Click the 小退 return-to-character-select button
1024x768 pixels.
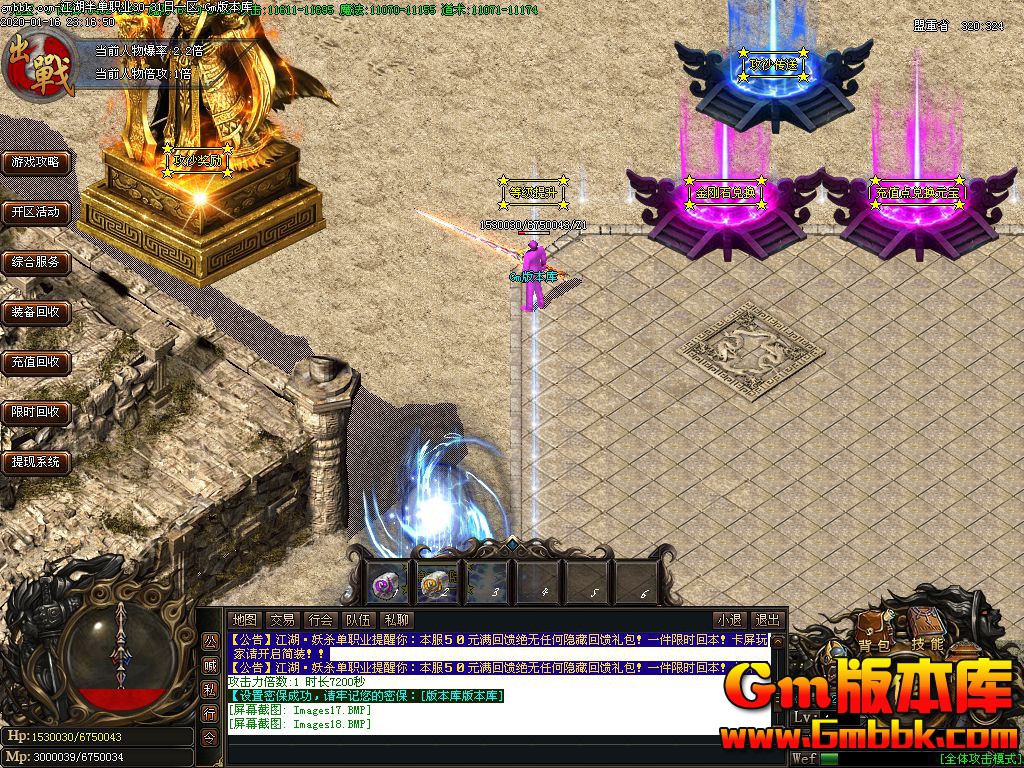(x=729, y=620)
